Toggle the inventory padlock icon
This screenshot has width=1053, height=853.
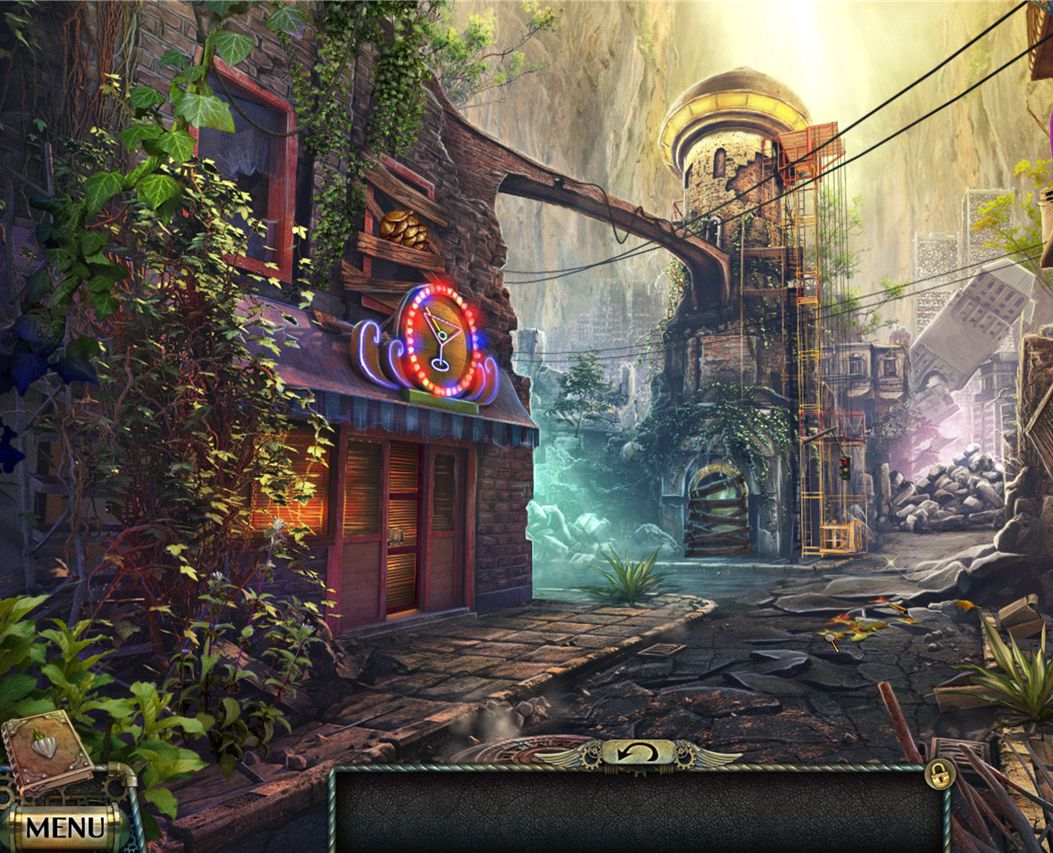(x=938, y=773)
